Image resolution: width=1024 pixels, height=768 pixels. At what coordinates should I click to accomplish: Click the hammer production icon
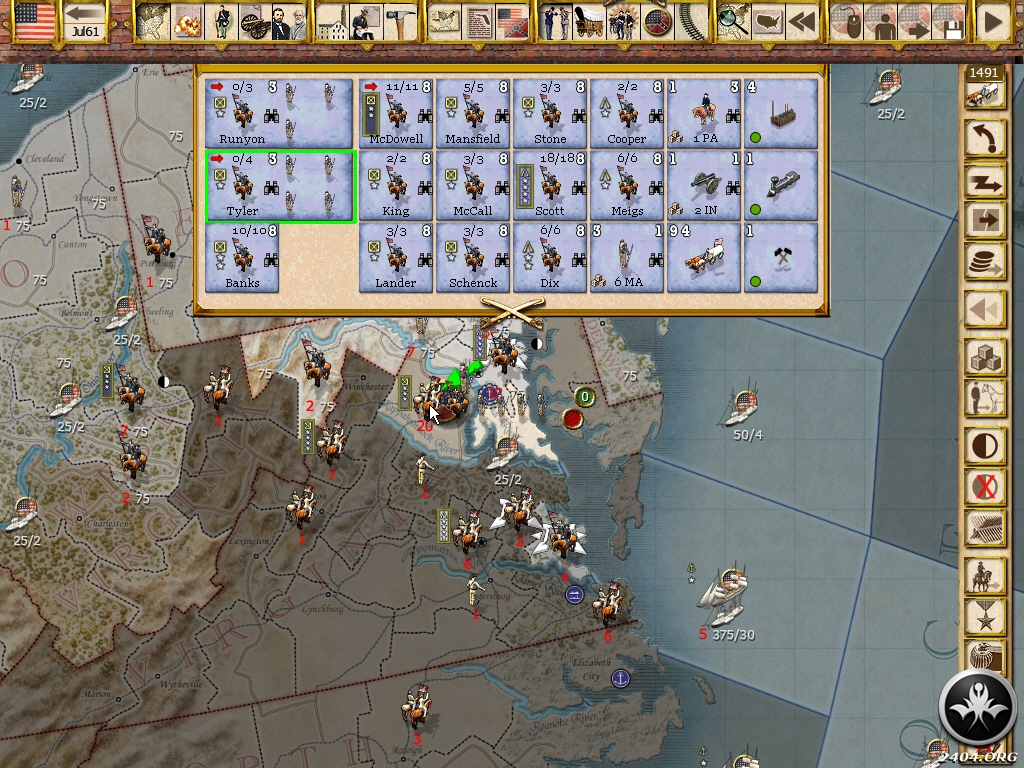(x=400, y=22)
